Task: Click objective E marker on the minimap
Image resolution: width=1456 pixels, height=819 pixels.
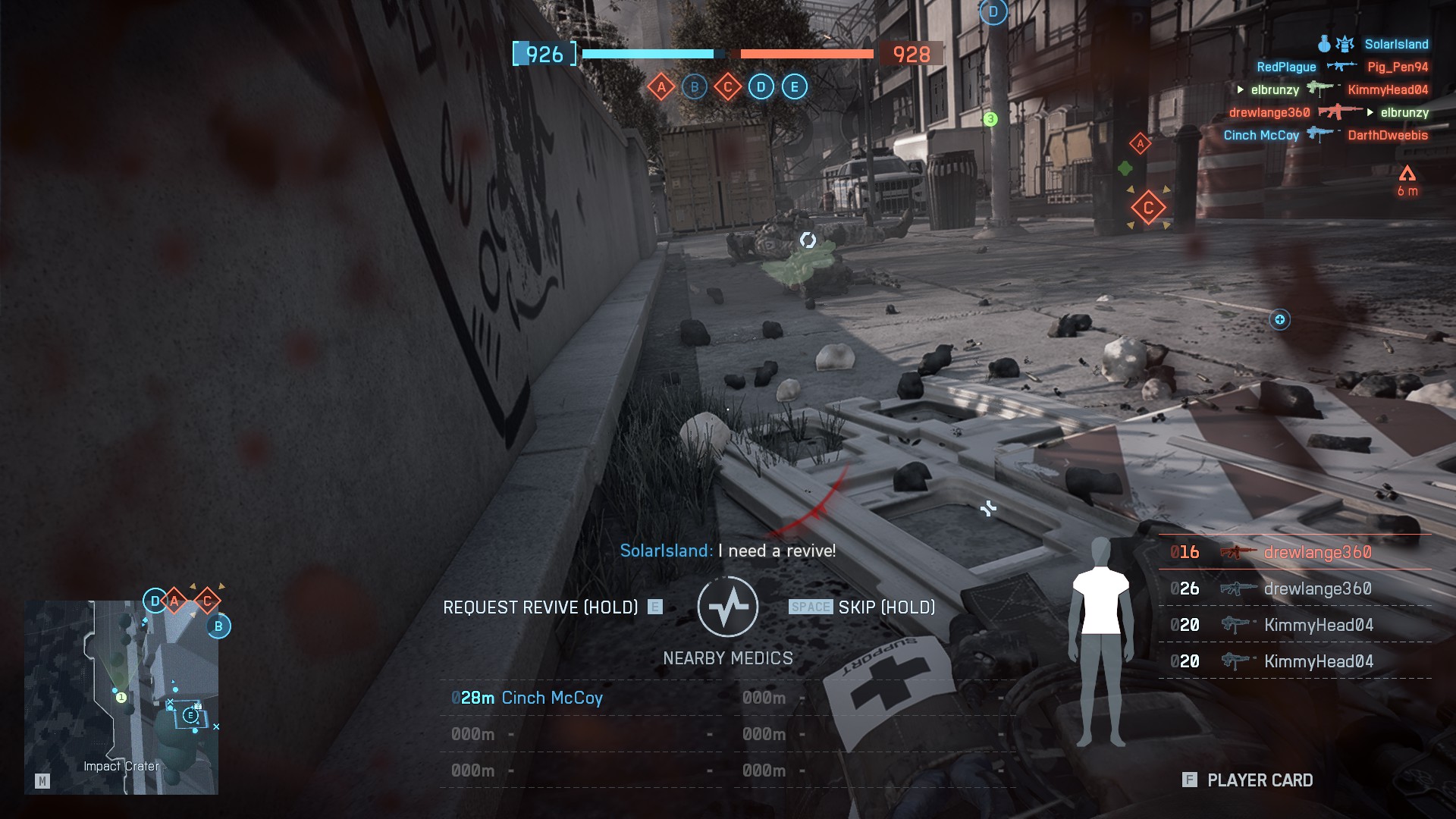Action: (190, 715)
